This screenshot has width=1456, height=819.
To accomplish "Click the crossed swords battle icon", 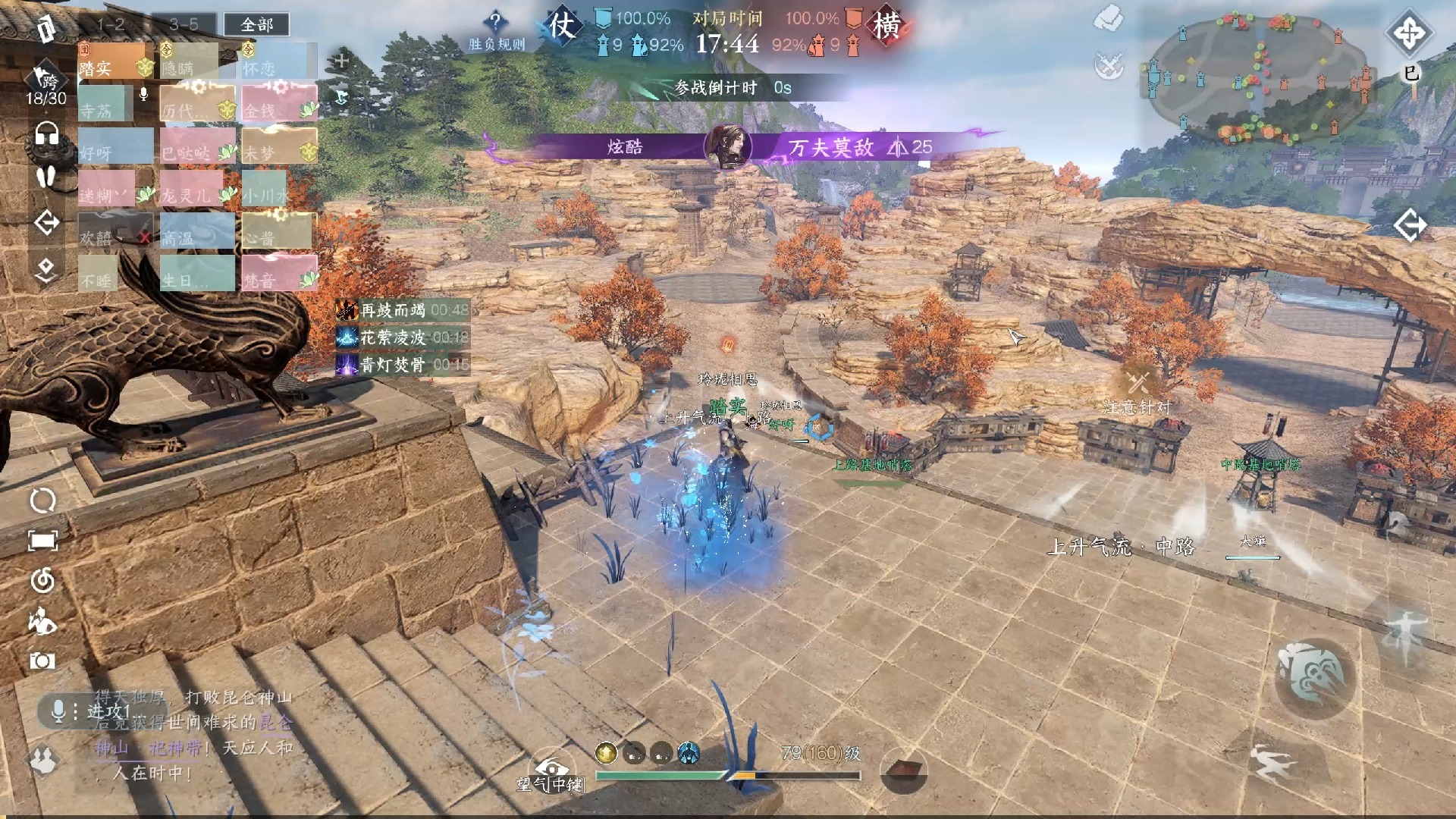I will point(1109,66).
